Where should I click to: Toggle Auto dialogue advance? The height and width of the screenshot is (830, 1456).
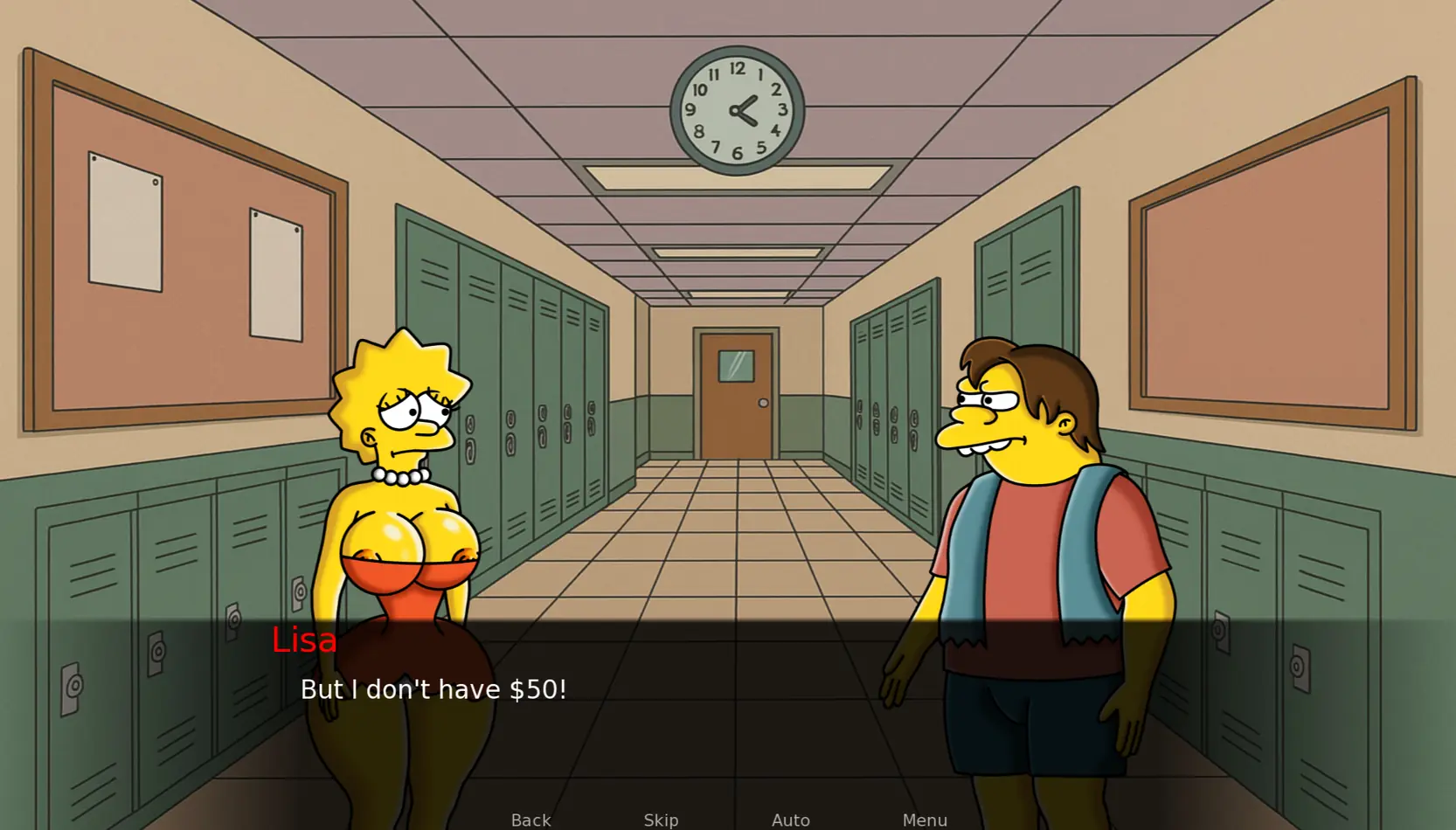click(x=790, y=820)
